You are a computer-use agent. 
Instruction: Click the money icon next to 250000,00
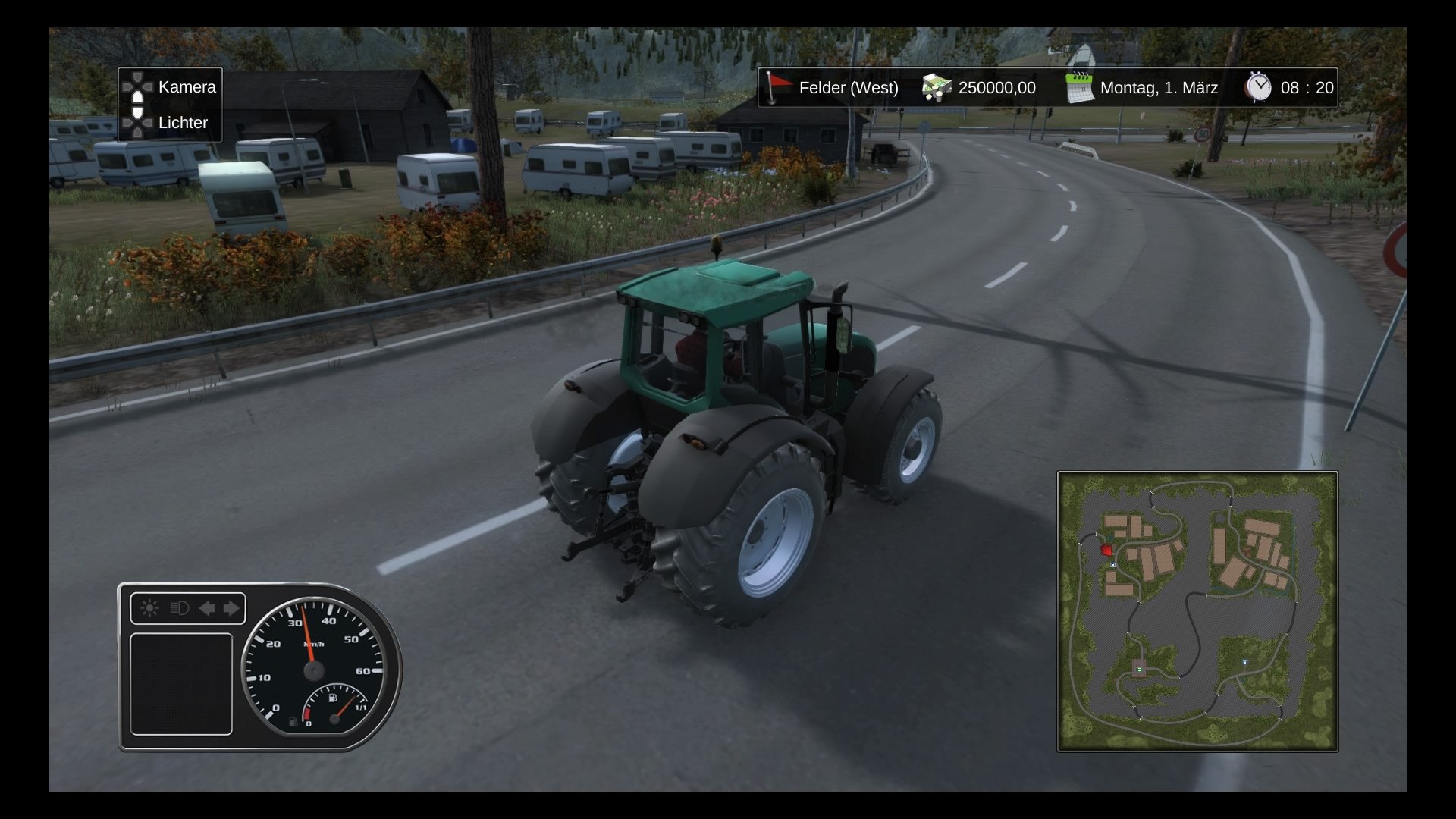937,88
